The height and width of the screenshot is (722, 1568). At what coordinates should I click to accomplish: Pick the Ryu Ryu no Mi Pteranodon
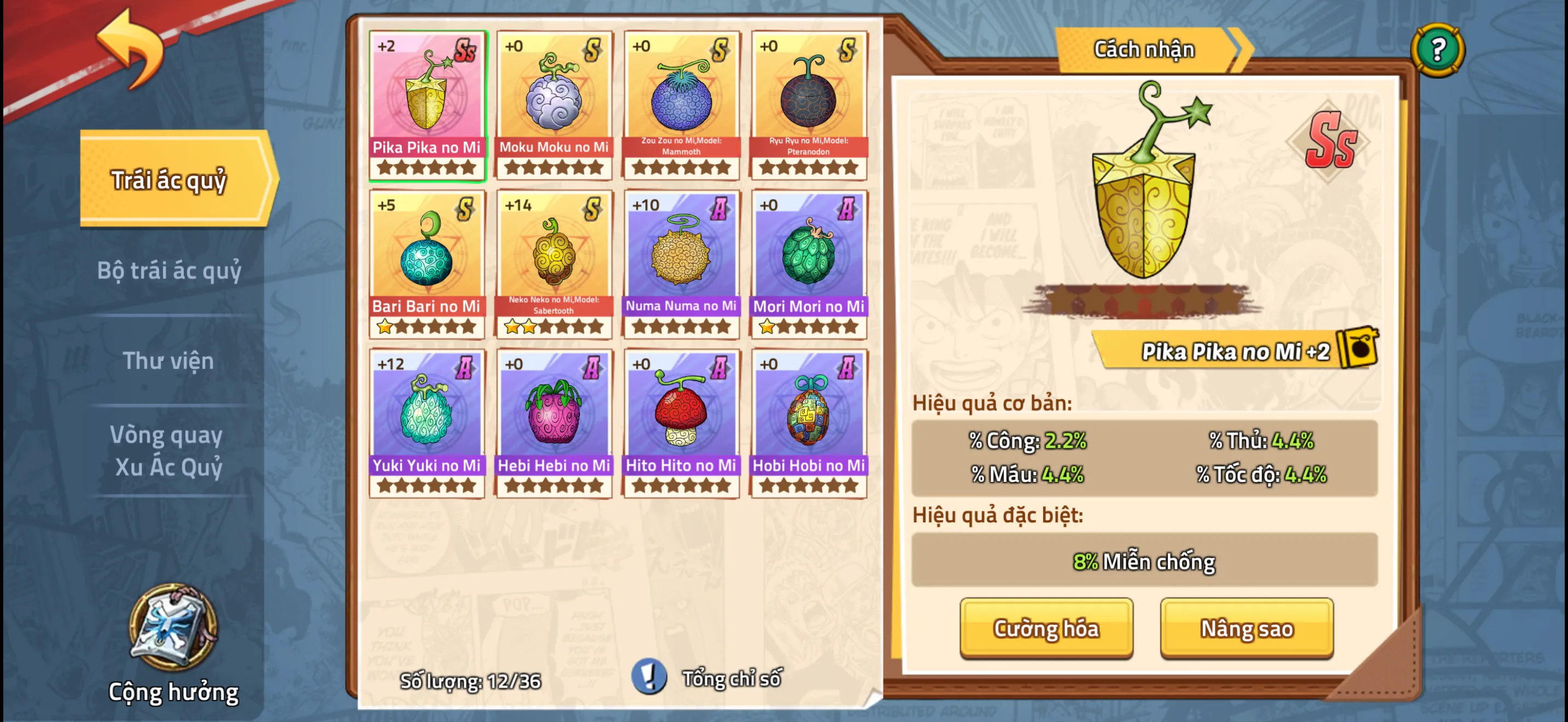click(809, 104)
